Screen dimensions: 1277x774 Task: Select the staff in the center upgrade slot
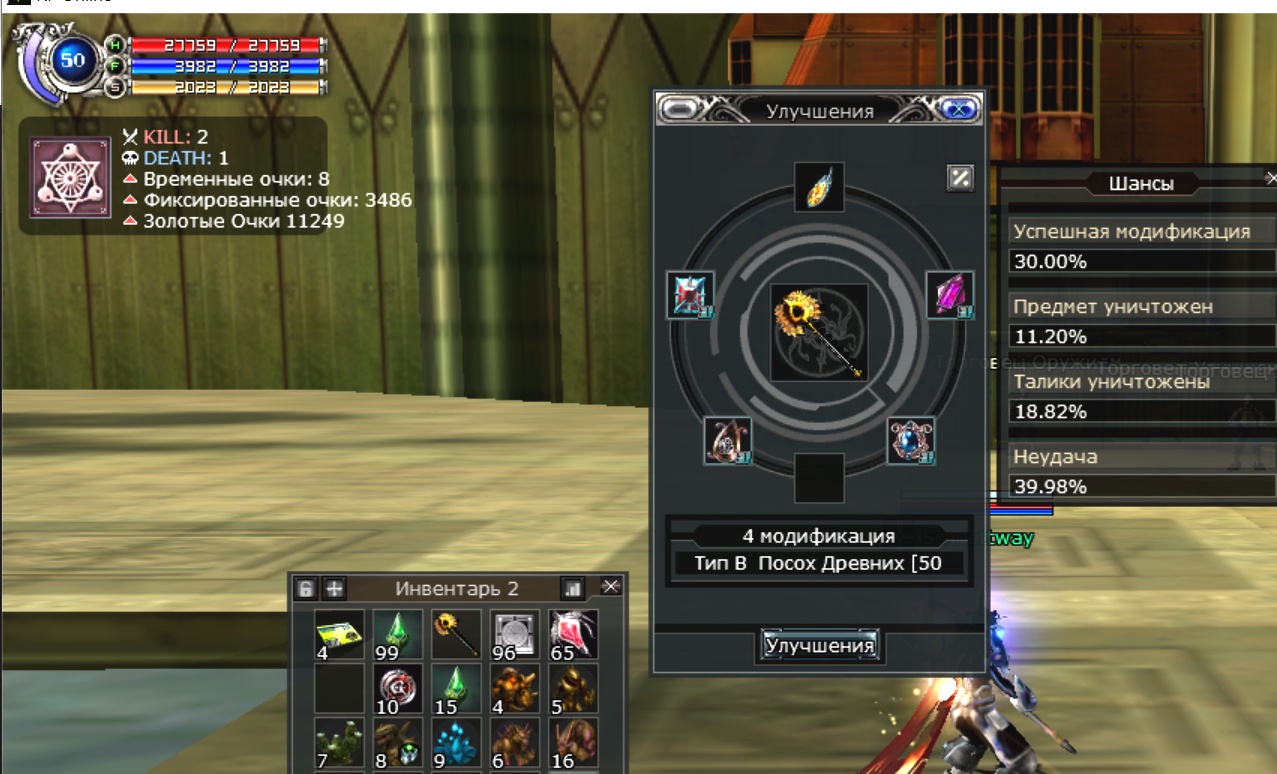pos(819,331)
